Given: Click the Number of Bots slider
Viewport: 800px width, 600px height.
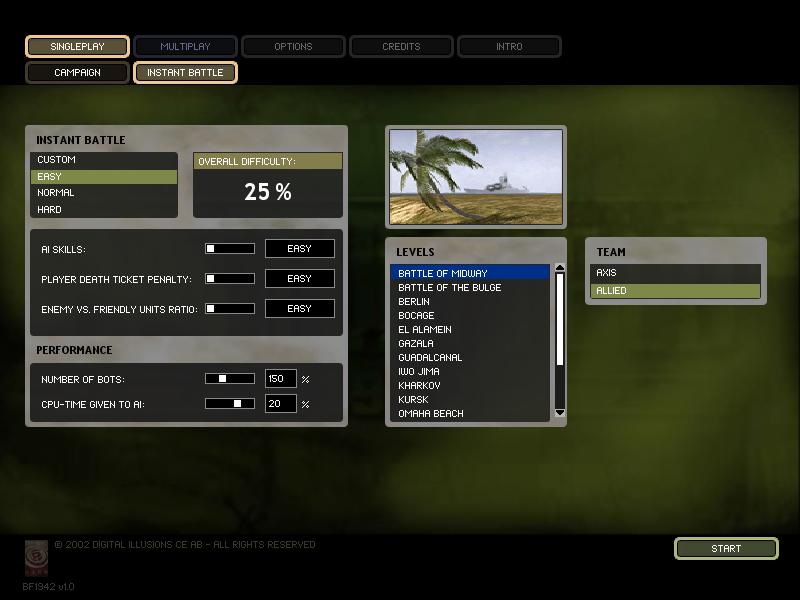Looking at the screenshot, I should coord(230,379).
